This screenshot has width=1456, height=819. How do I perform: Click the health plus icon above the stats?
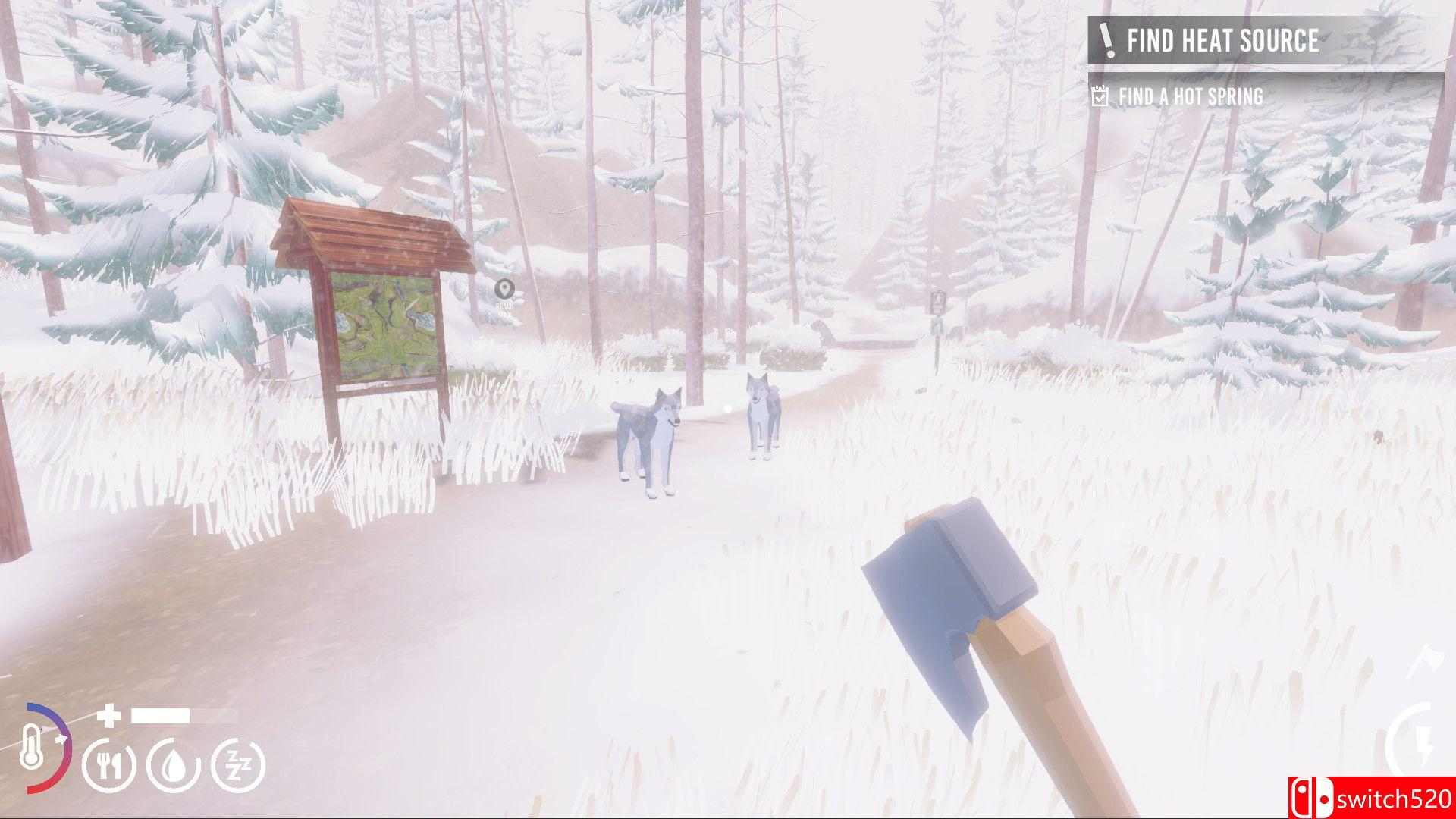tap(108, 716)
